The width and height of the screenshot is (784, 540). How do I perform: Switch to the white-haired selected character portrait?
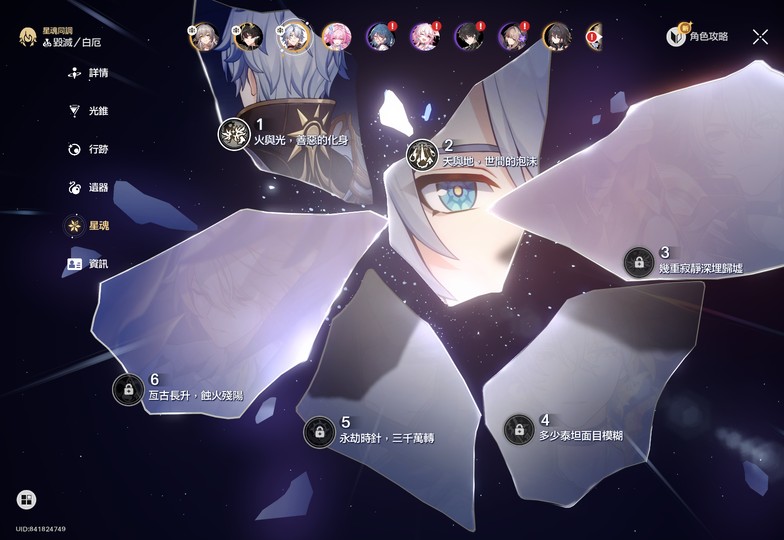tap(292, 37)
